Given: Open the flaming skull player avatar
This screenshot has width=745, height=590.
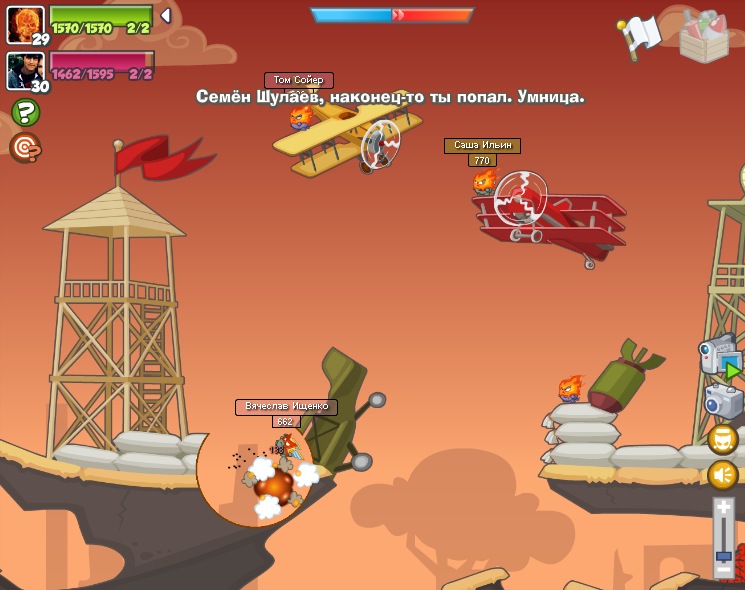Looking at the screenshot, I should [25, 23].
